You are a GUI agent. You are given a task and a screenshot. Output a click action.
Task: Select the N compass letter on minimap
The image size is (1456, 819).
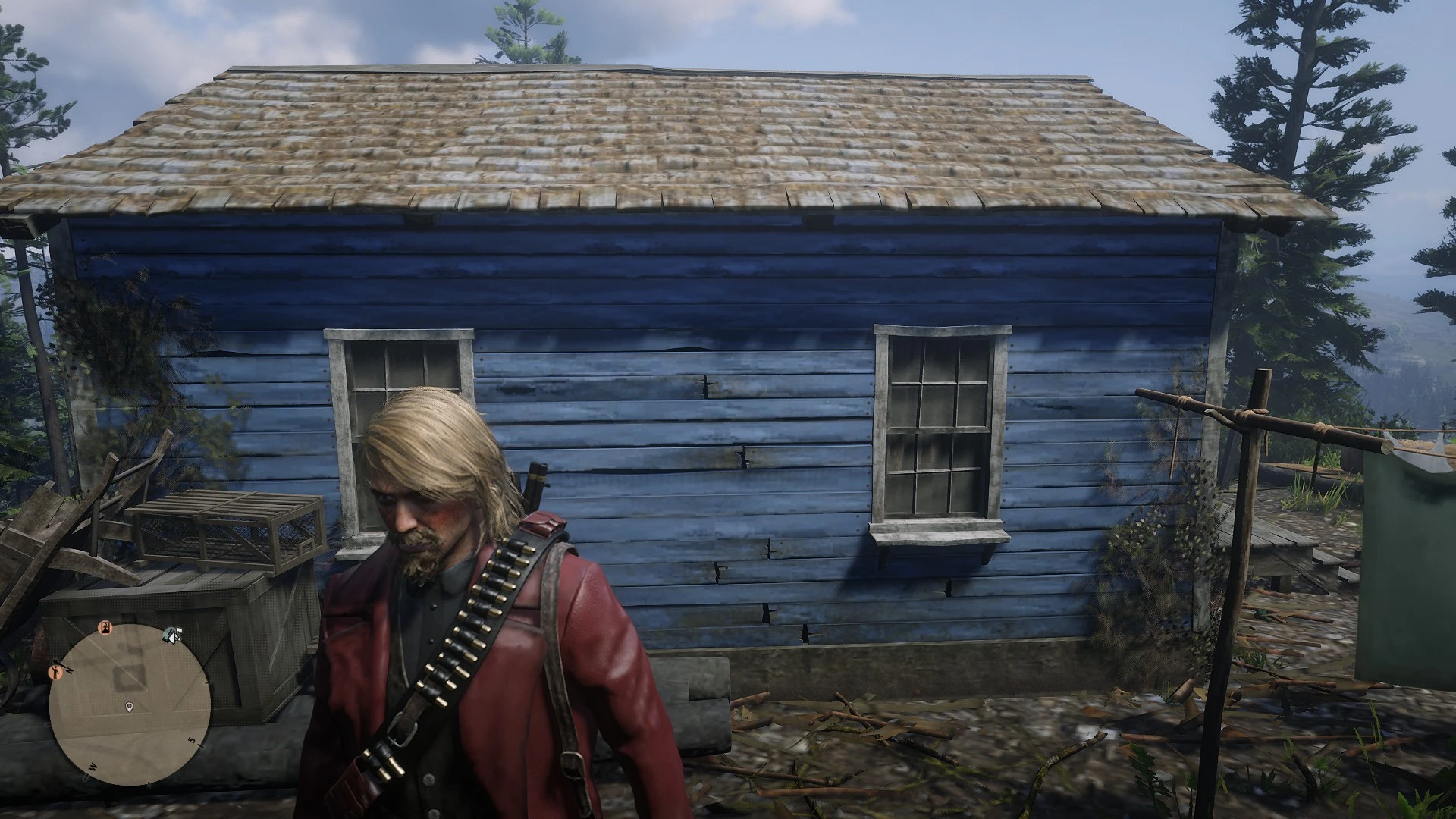pos(69,669)
